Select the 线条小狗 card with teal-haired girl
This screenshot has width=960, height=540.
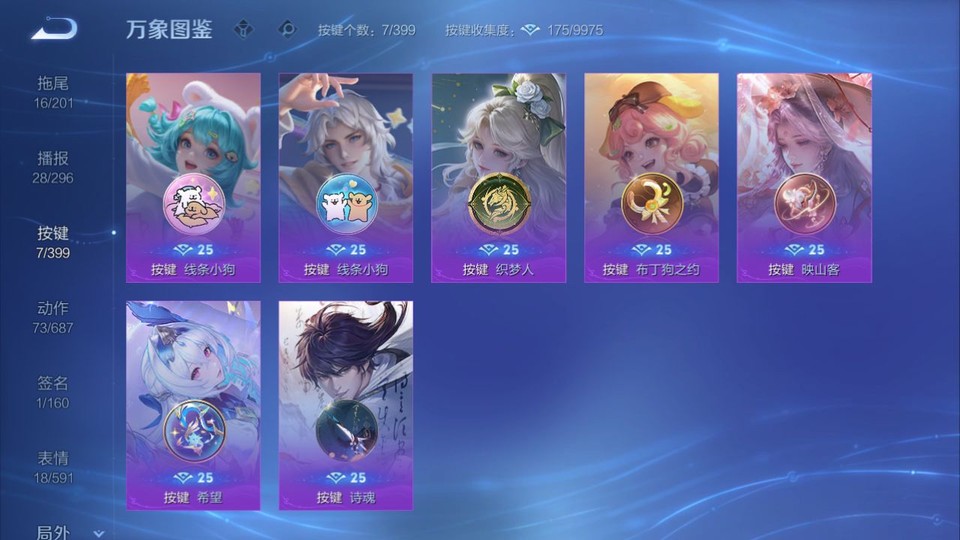[x=193, y=177]
